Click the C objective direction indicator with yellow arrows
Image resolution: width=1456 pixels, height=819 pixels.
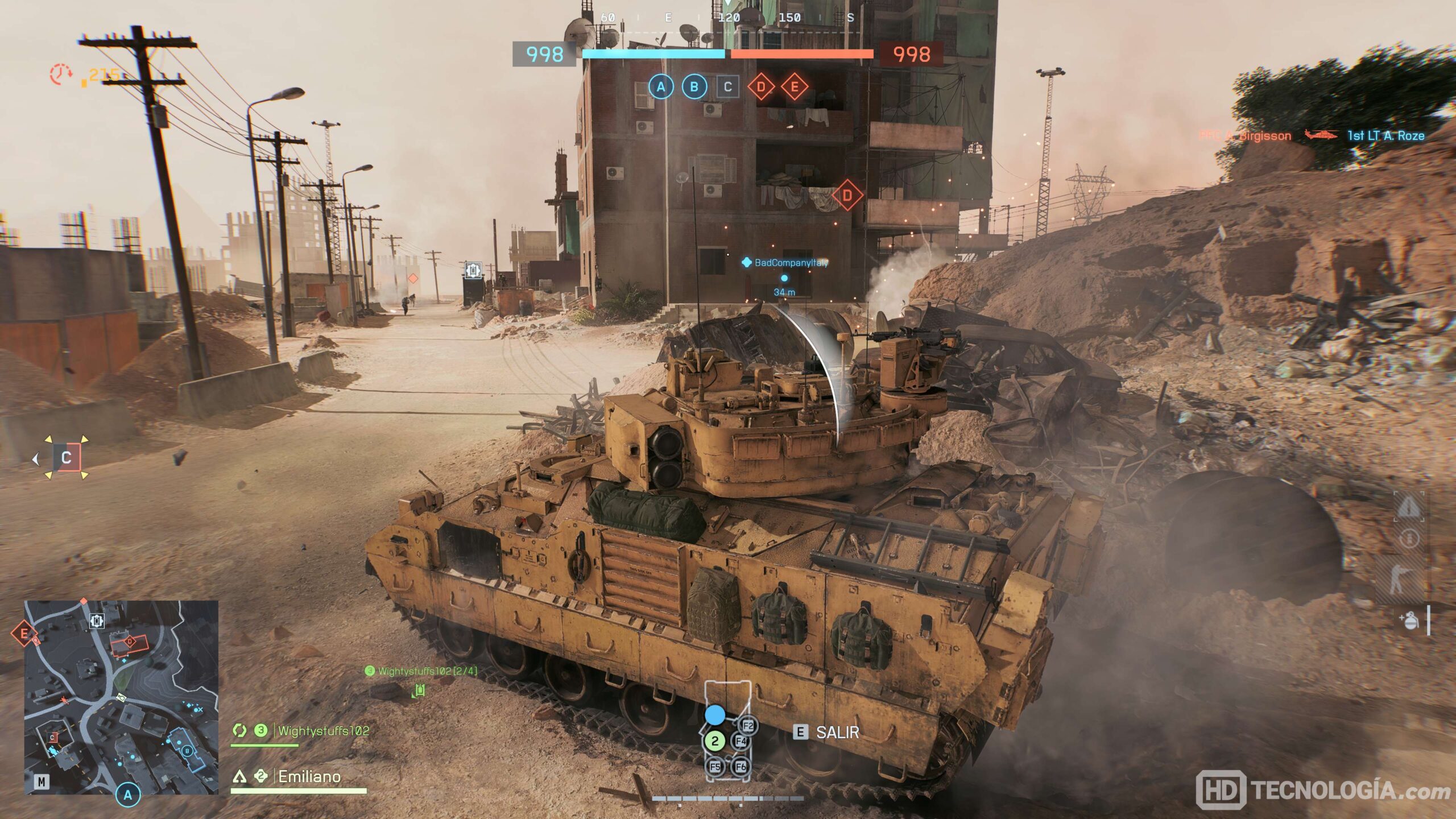click(x=67, y=458)
